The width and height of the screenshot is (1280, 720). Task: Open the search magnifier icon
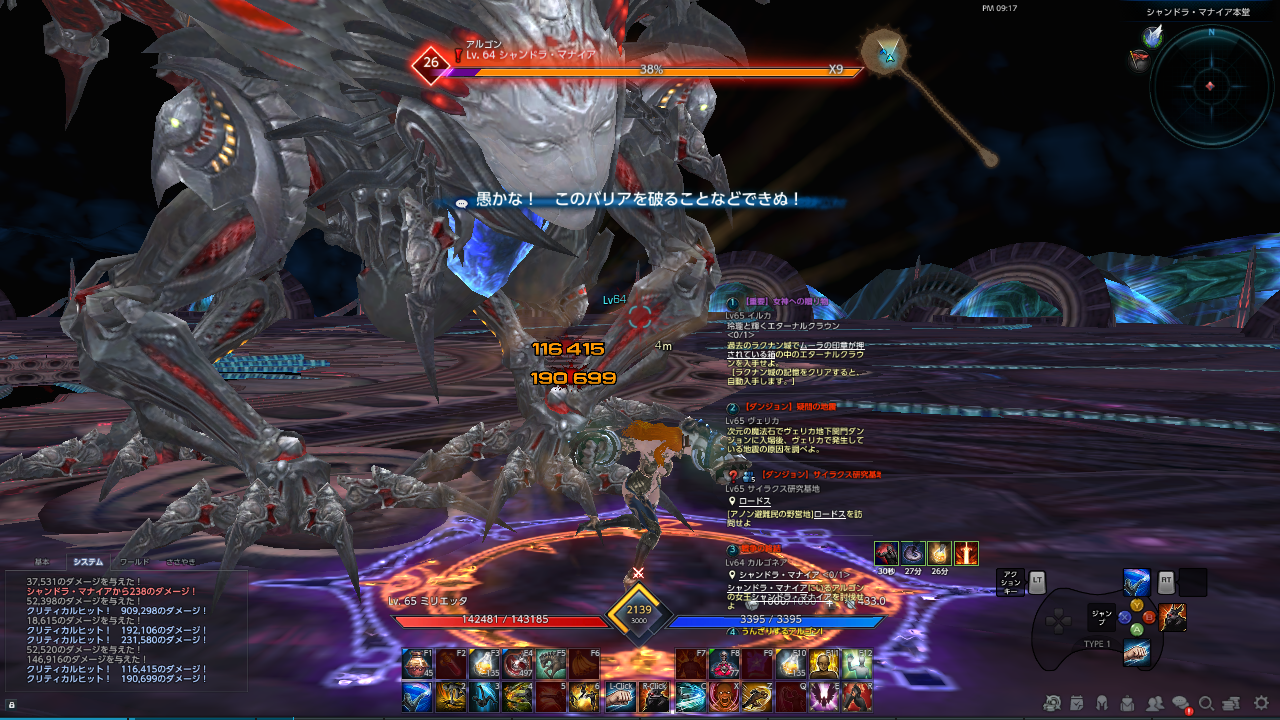tap(1207, 704)
